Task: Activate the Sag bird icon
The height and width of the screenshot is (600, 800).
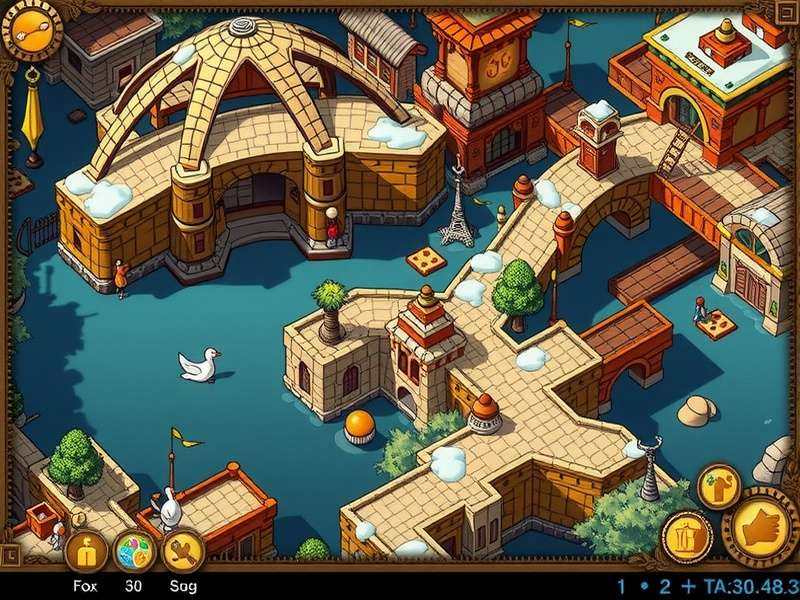Action: click(x=183, y=549)
